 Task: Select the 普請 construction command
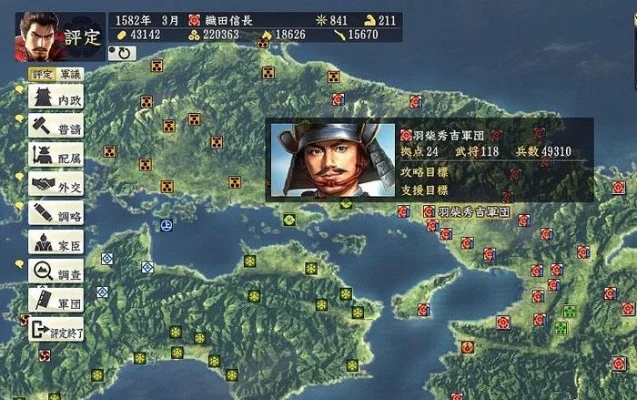56,126
